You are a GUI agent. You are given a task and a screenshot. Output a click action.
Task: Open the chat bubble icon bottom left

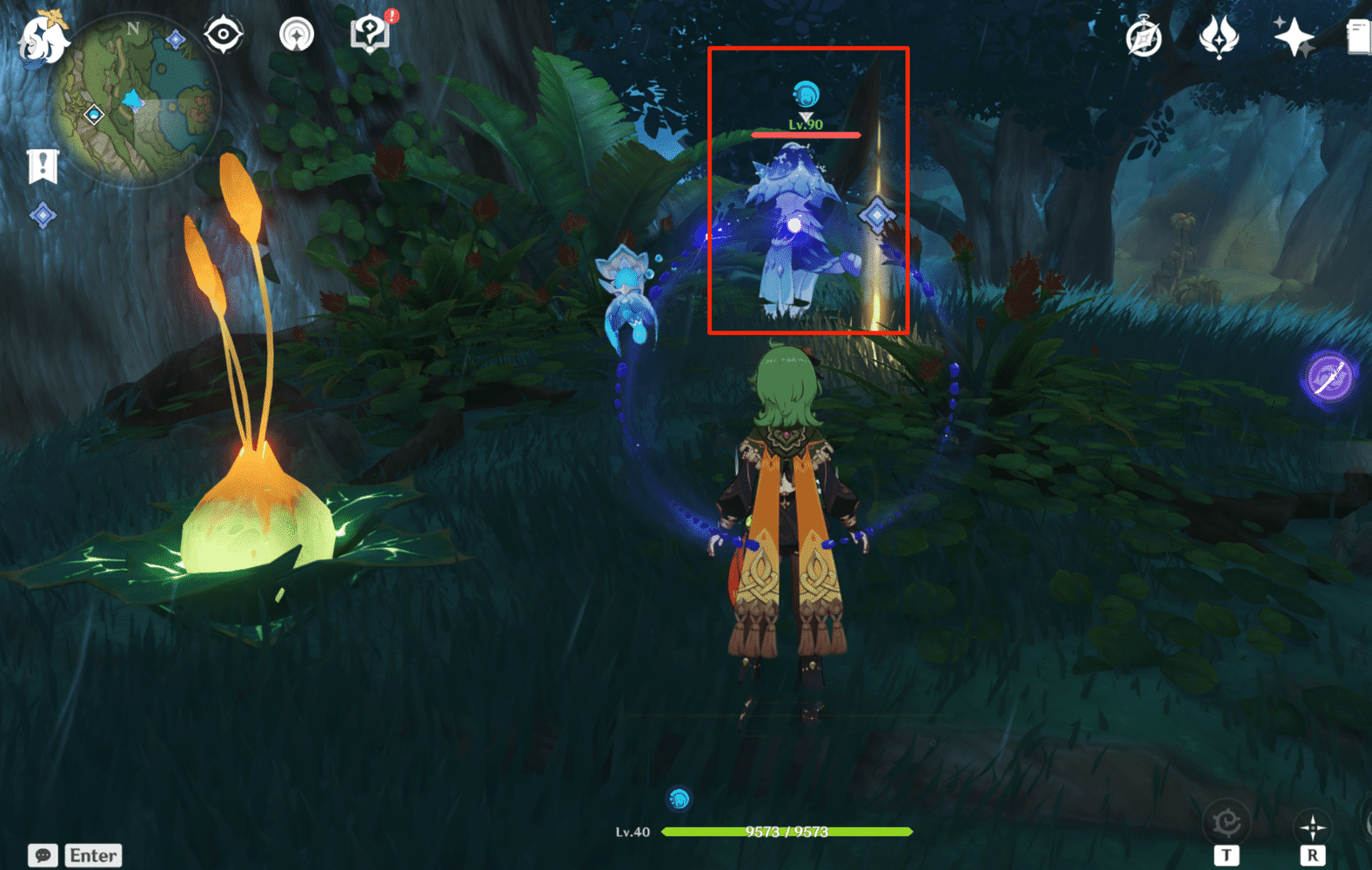[x=42, y=855]
